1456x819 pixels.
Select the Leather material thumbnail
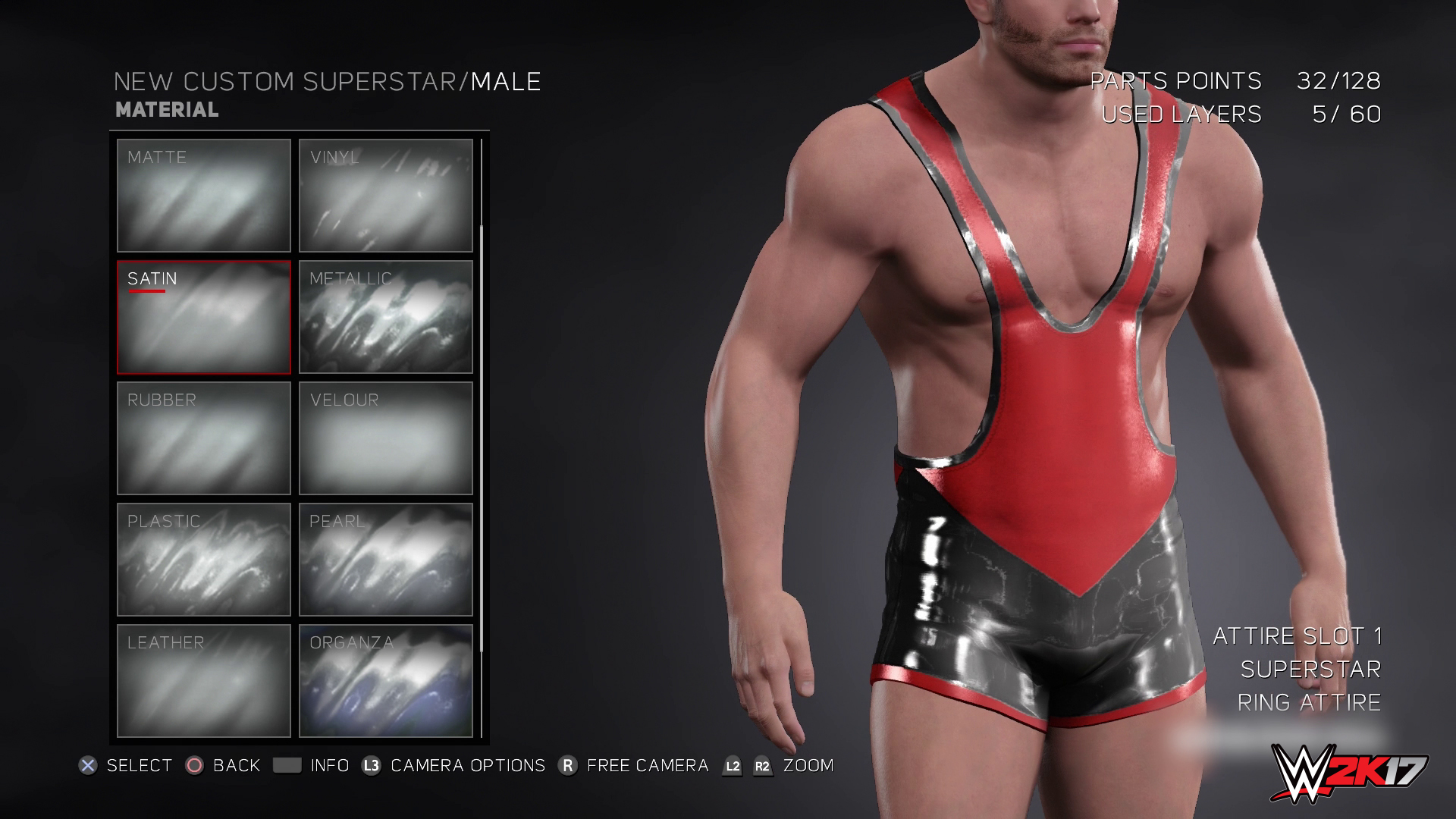[x=204, y=680]
